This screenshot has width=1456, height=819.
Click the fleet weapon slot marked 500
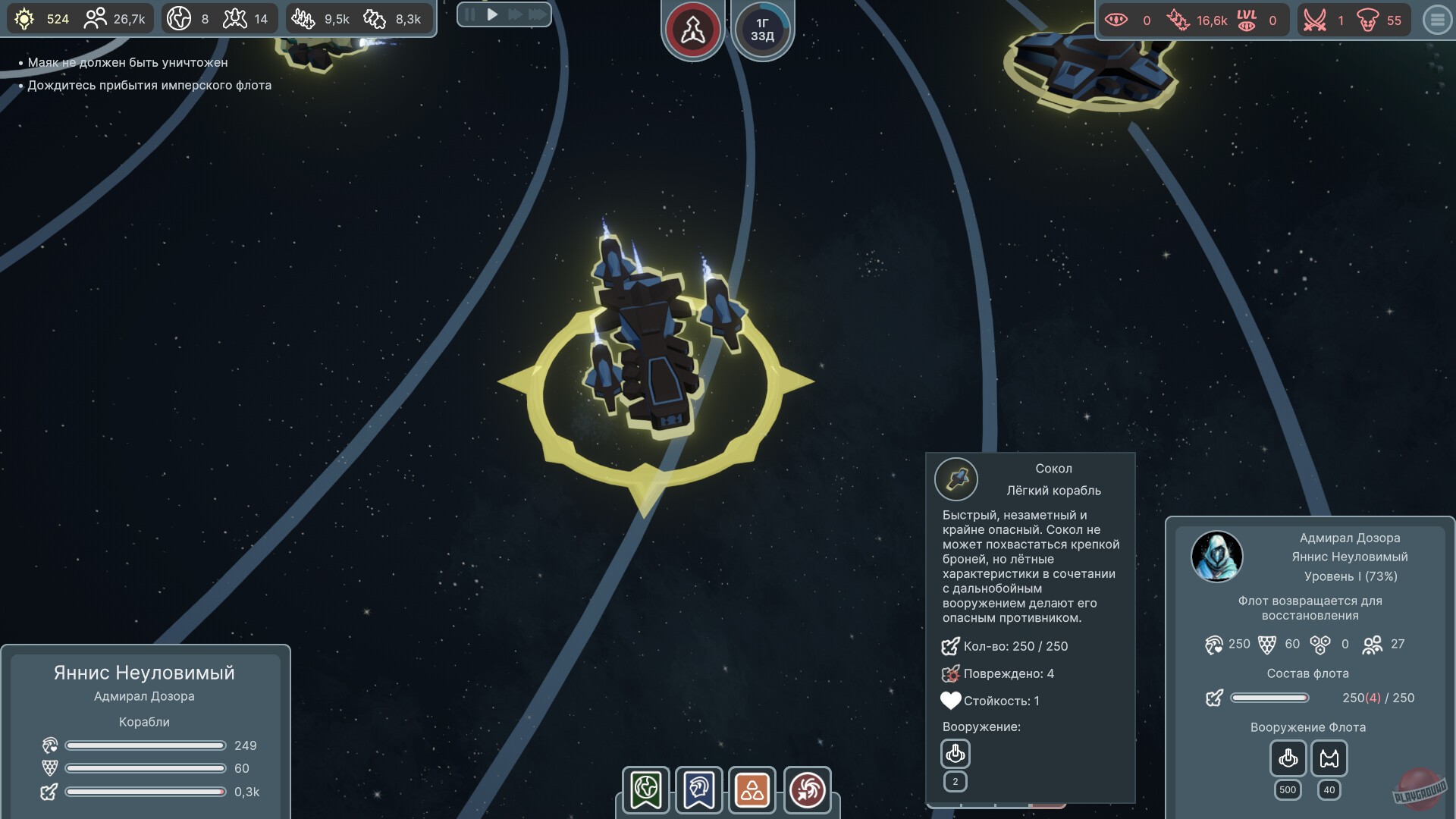[x=1288, y=758]
